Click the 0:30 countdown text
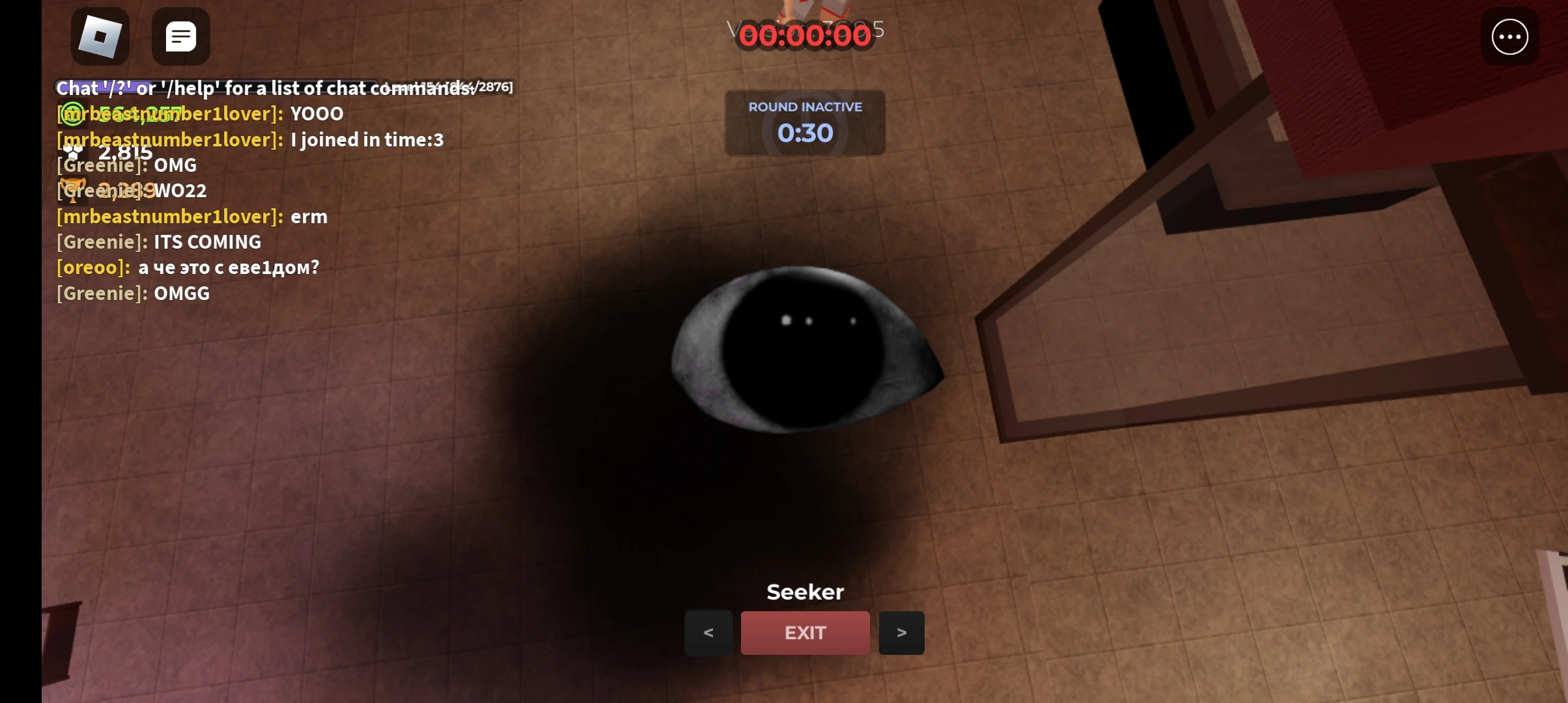Viewport: 1568px width, 703px height. tap(805, 133)
